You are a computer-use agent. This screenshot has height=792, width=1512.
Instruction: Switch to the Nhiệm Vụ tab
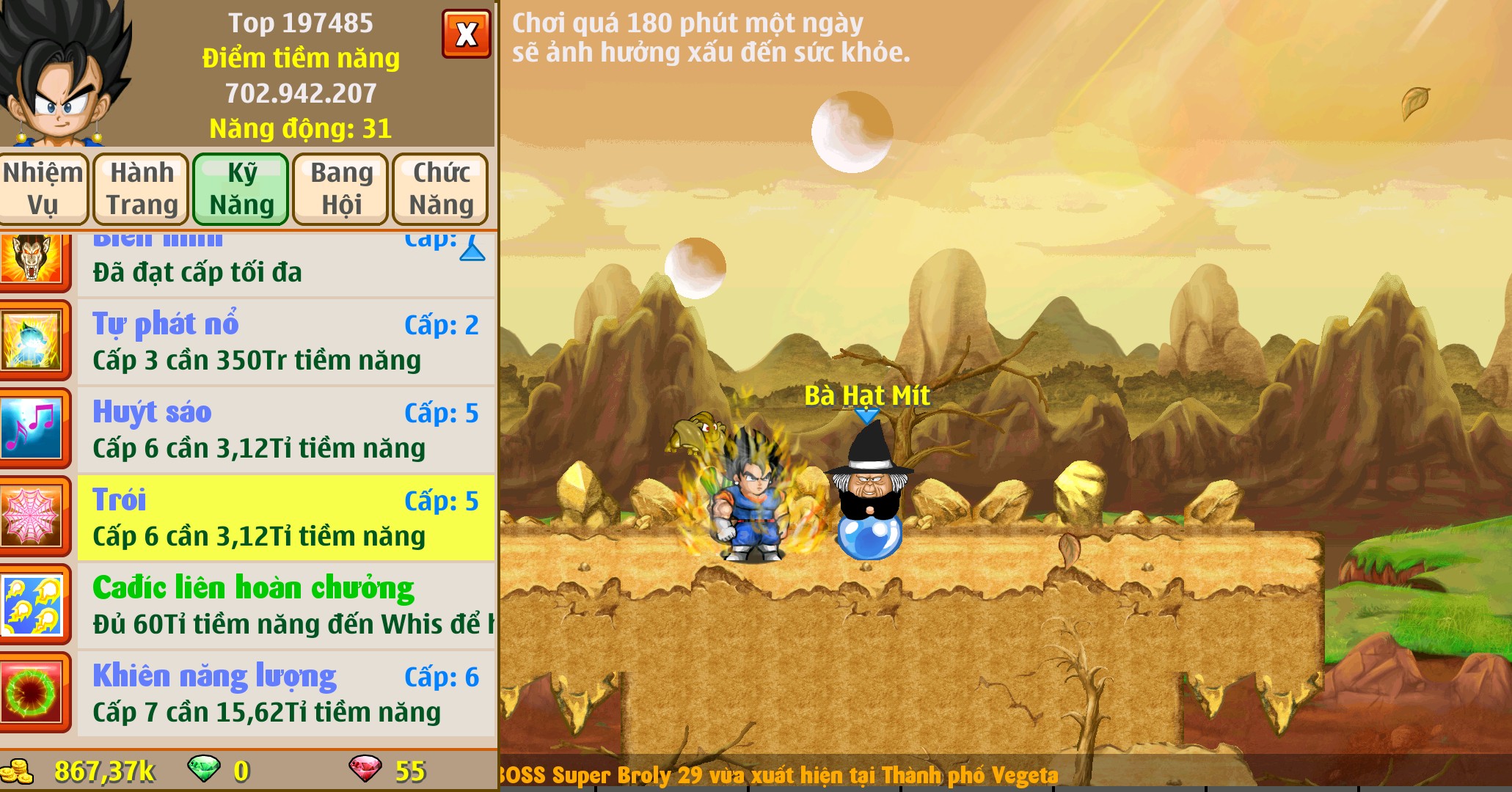43,188
